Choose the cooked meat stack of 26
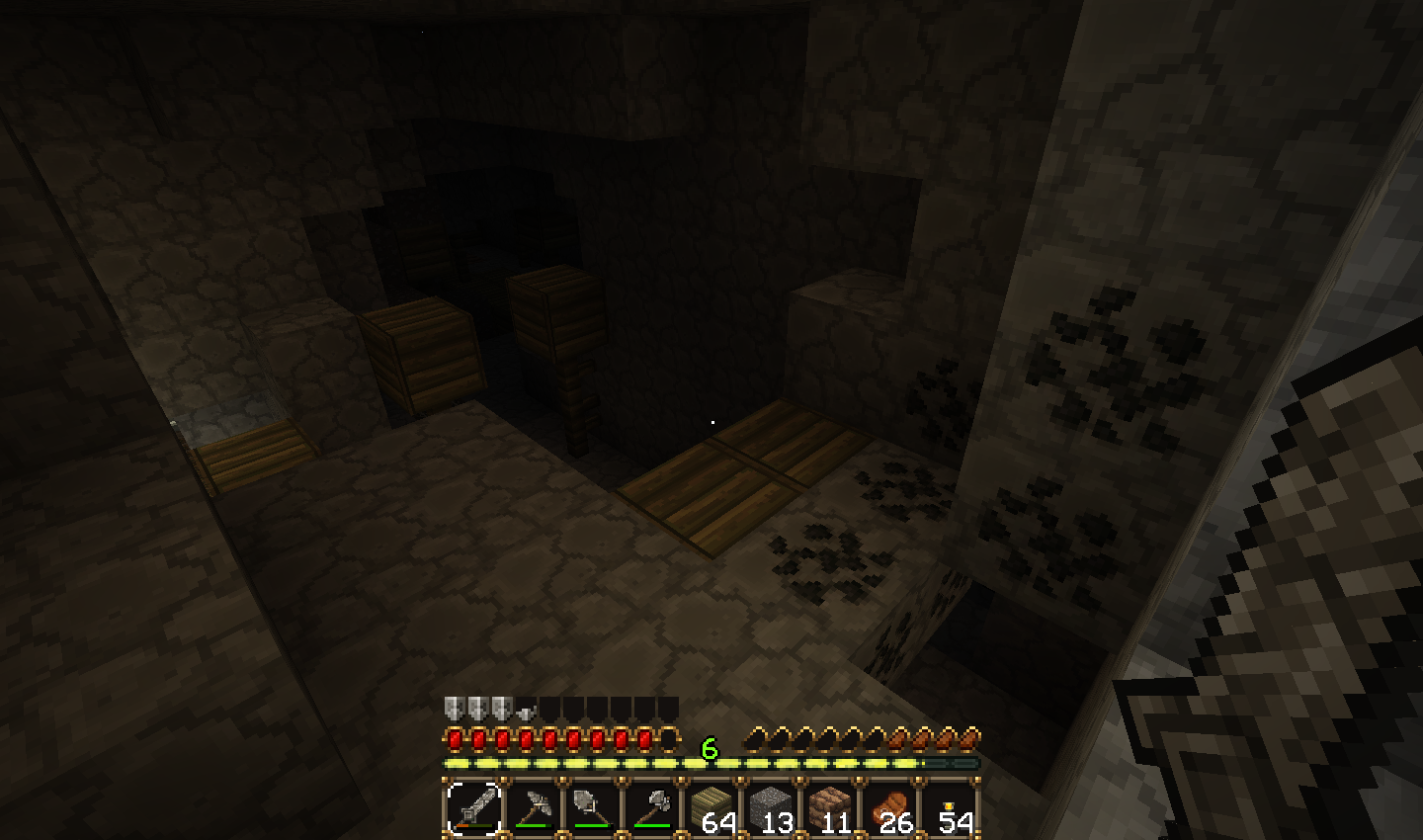Viewport: 1423px width, 840px height. coord(889,808)
